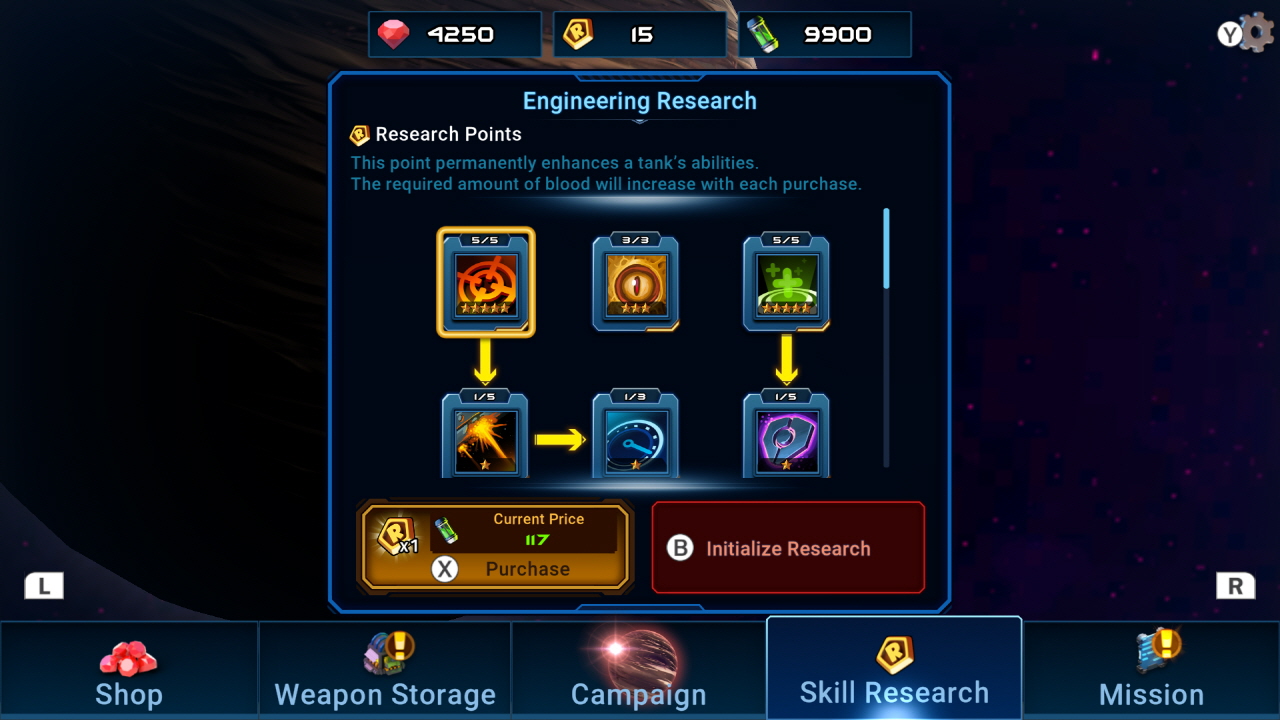Open the settings gear next to Y
Image resolution: width=1280 pixels, height=720 pixels.
[x=1258, y=30]
